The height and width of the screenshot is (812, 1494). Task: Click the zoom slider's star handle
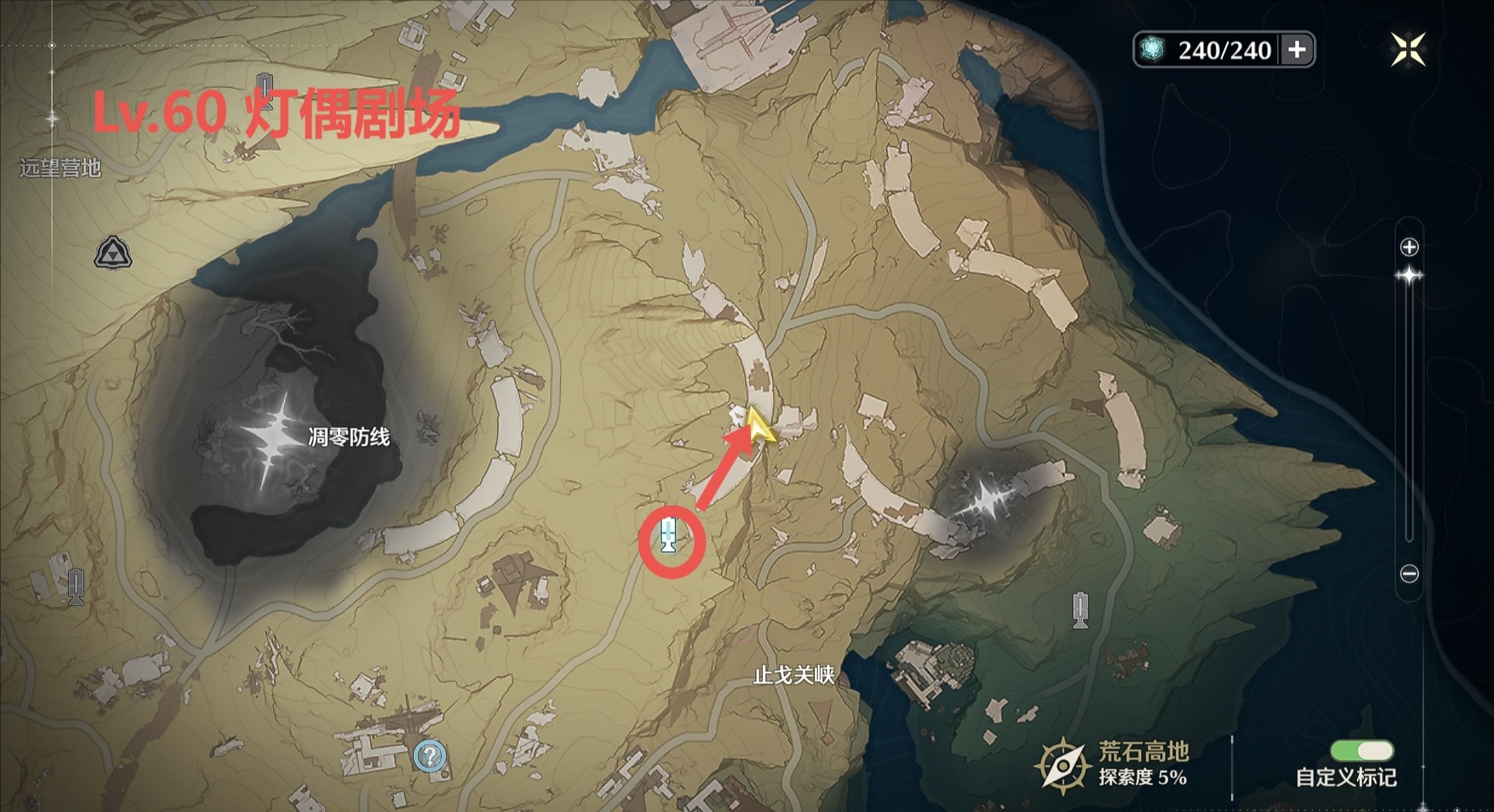[x=1409, y=276]
